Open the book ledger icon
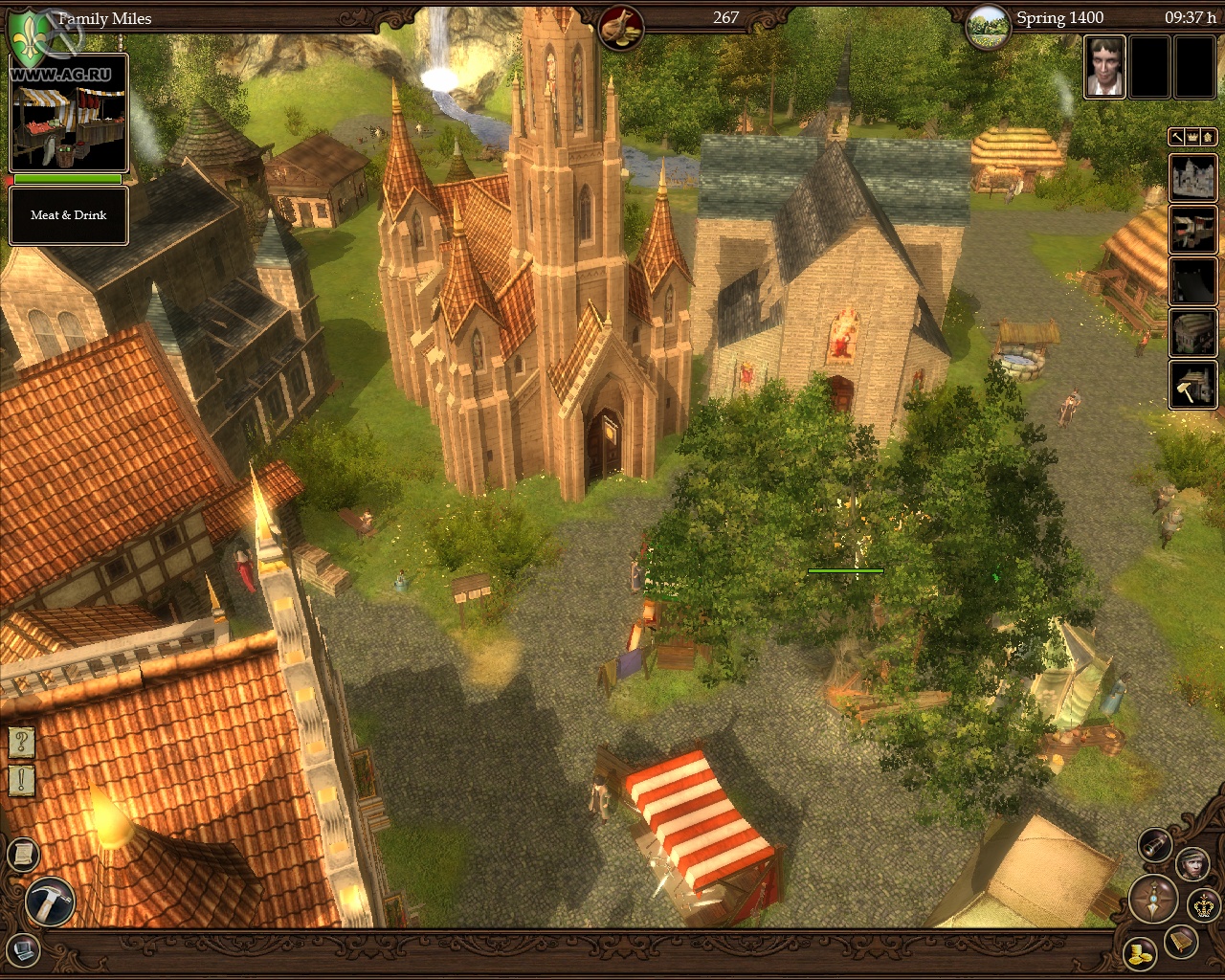Screen dimensions: 1225x980 (x=1180, y=941)
